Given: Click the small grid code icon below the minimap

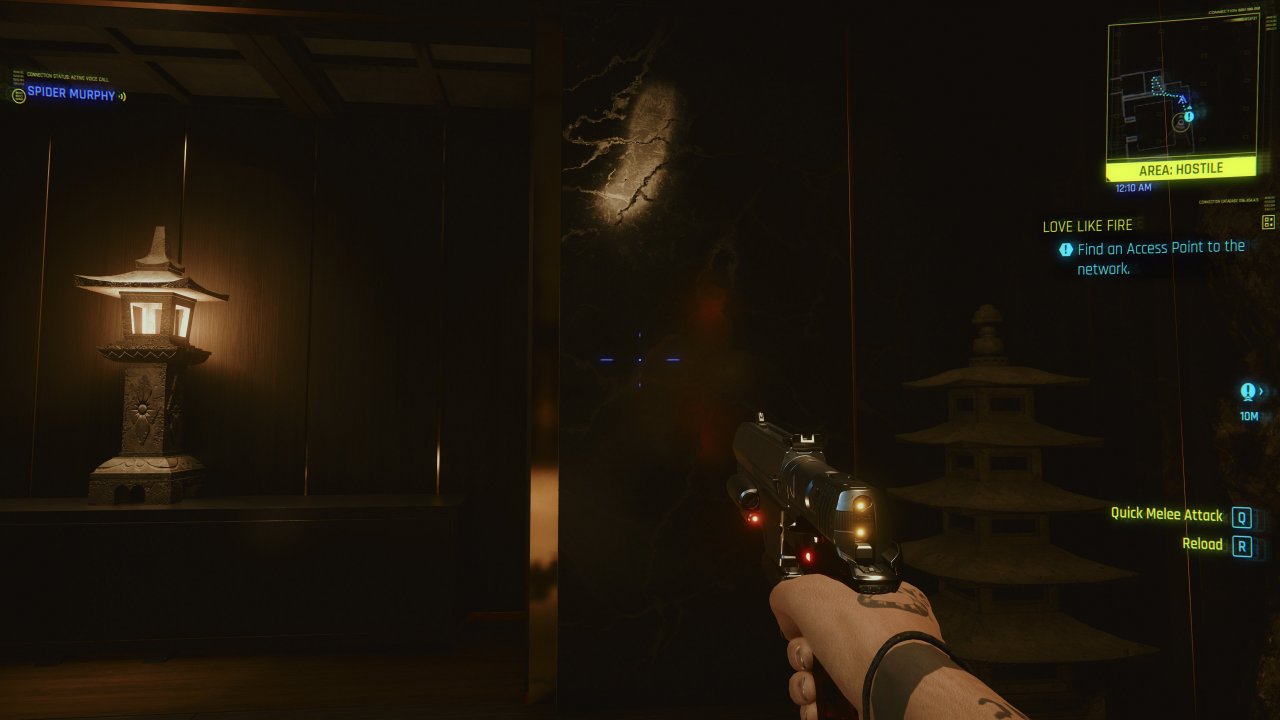Looking at the screenshot, I should [1268, 221].
